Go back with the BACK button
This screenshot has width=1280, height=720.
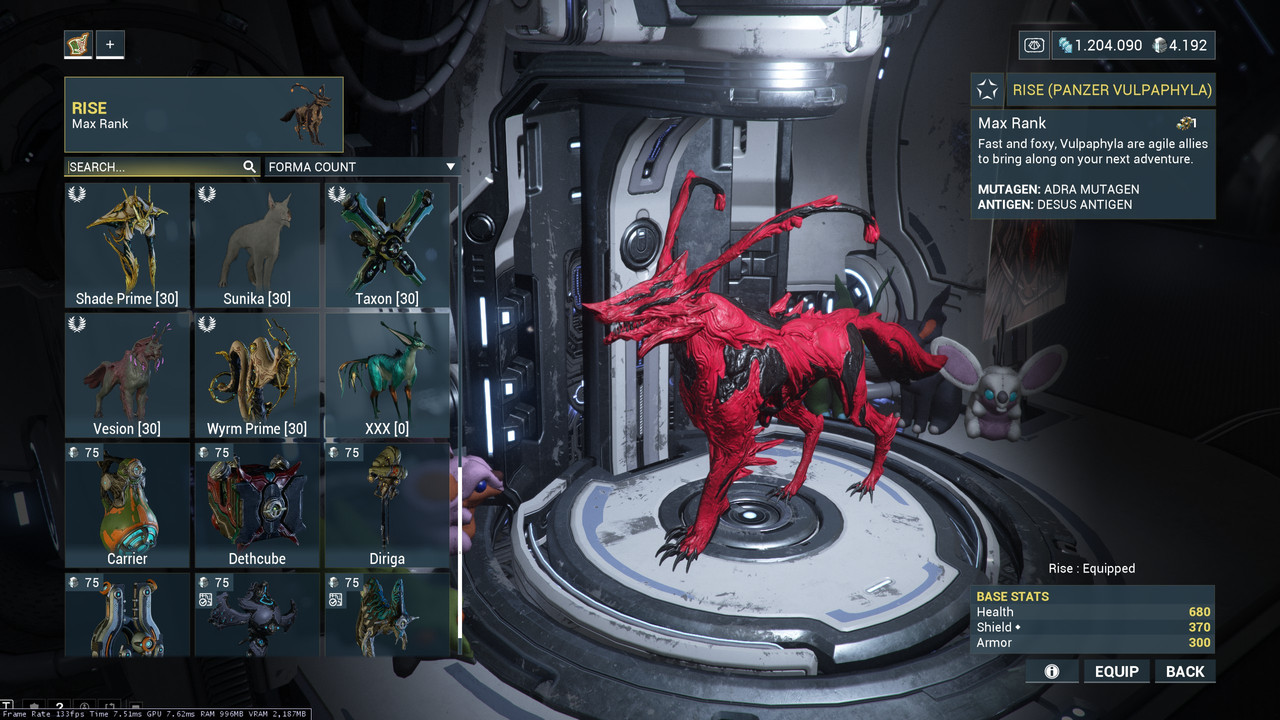(1185, 672)
